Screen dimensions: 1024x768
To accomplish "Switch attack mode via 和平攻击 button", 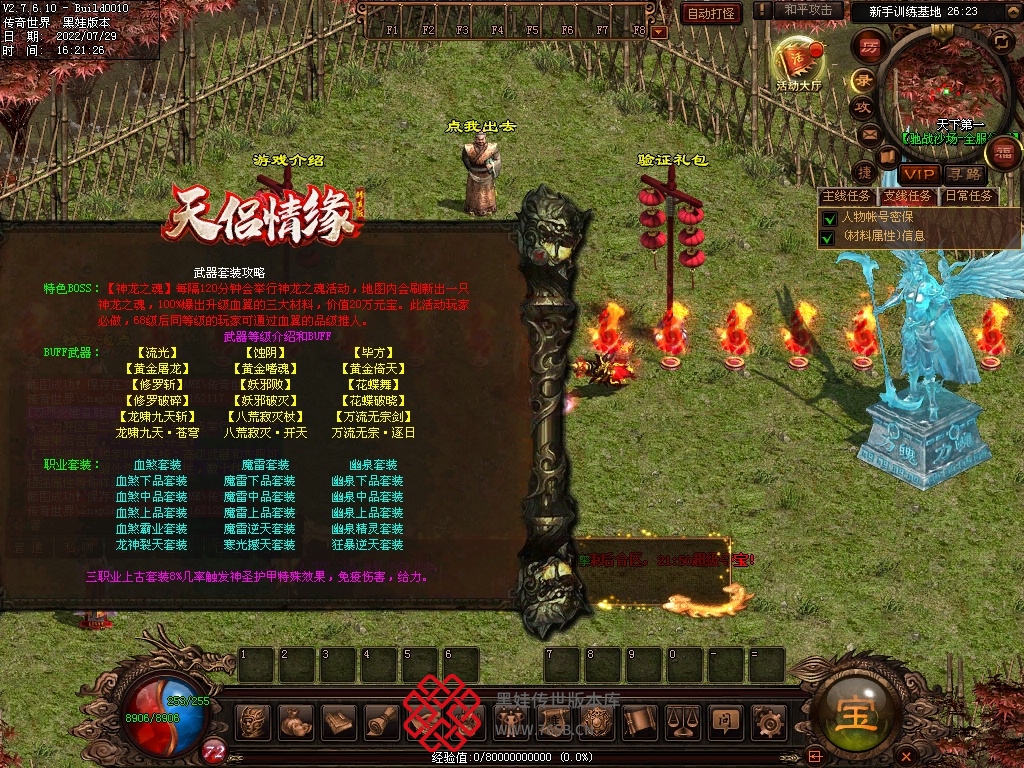I will pos(808,11).
